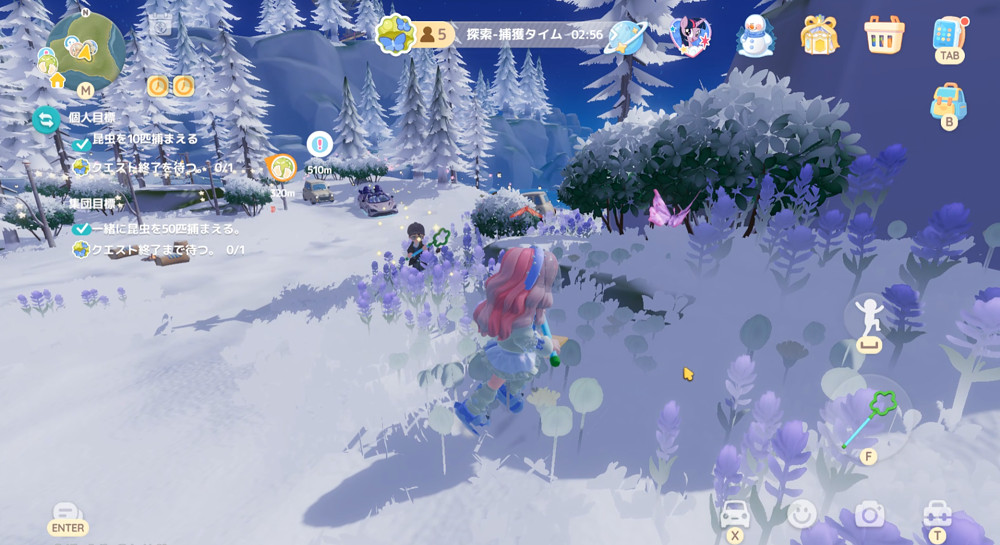
Task: Open the chat bubble icon
Action: point(68,515)
